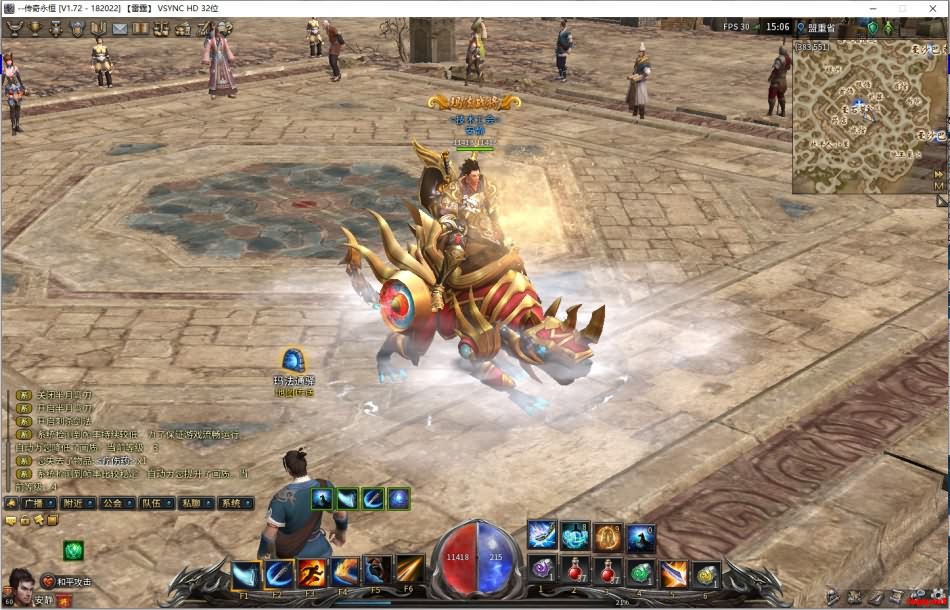The height and width of the screenshot is (610, 950).
Task: Toggle the 和平攻击 attack mode button
Action: [66, 582]
